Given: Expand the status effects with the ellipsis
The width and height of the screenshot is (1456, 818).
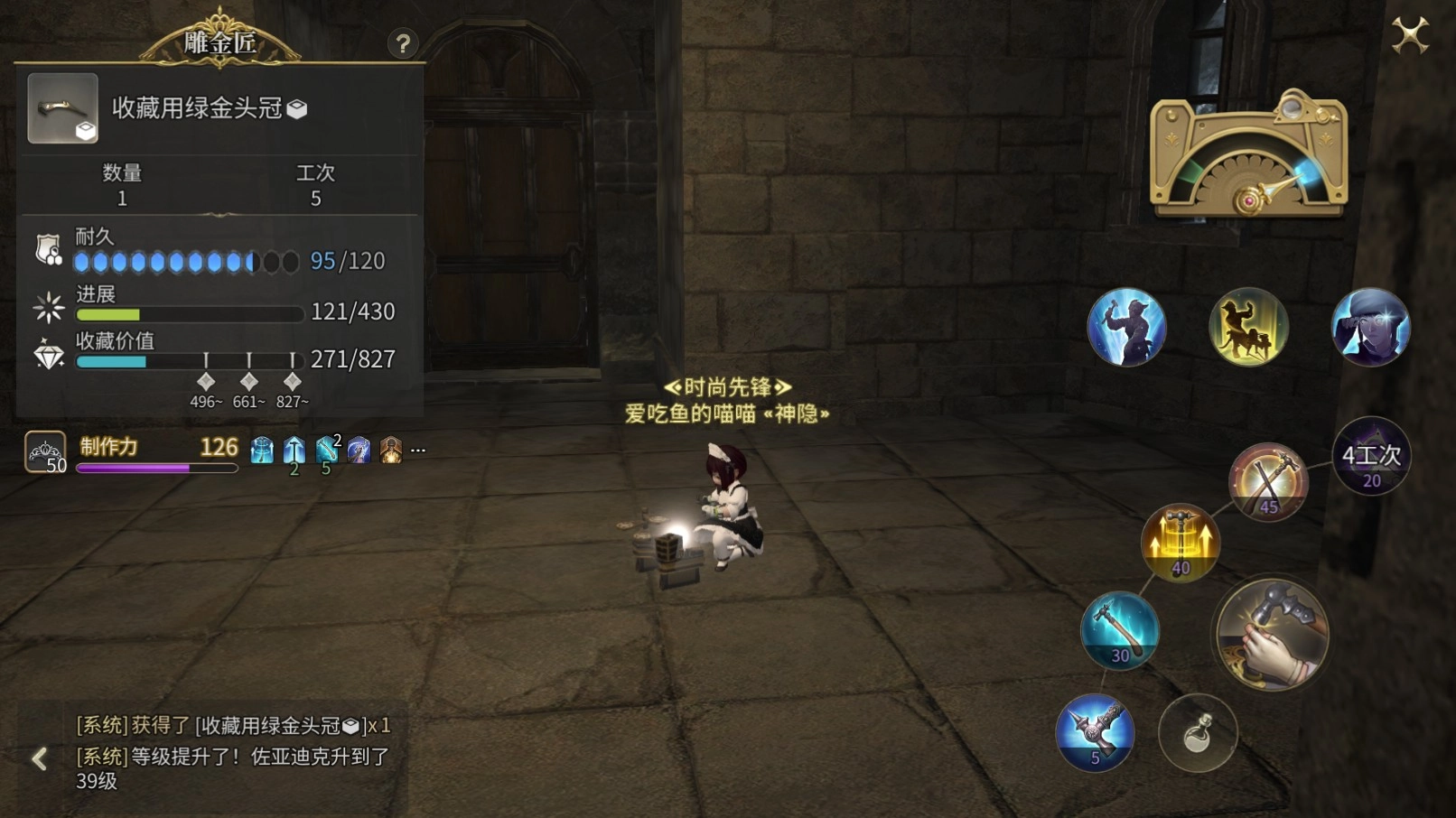Looking at the screenshot, I should 418,449.
